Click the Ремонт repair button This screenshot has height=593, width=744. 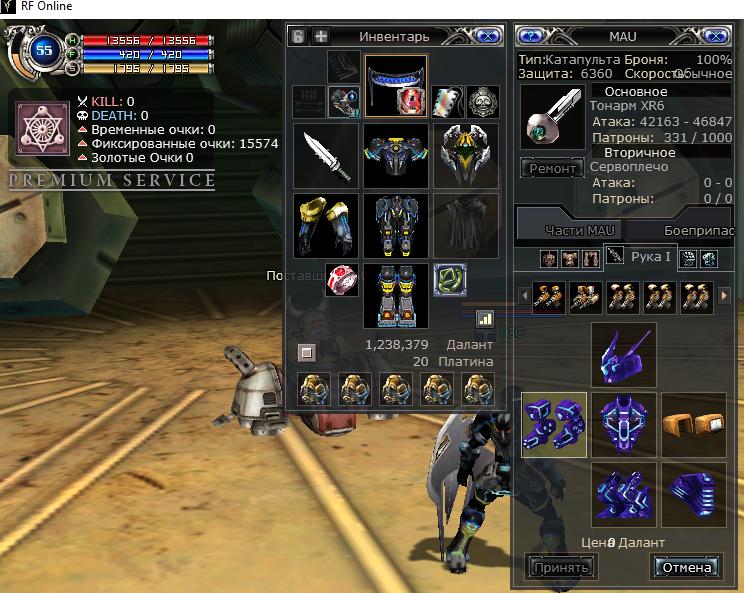pos(552,169)
